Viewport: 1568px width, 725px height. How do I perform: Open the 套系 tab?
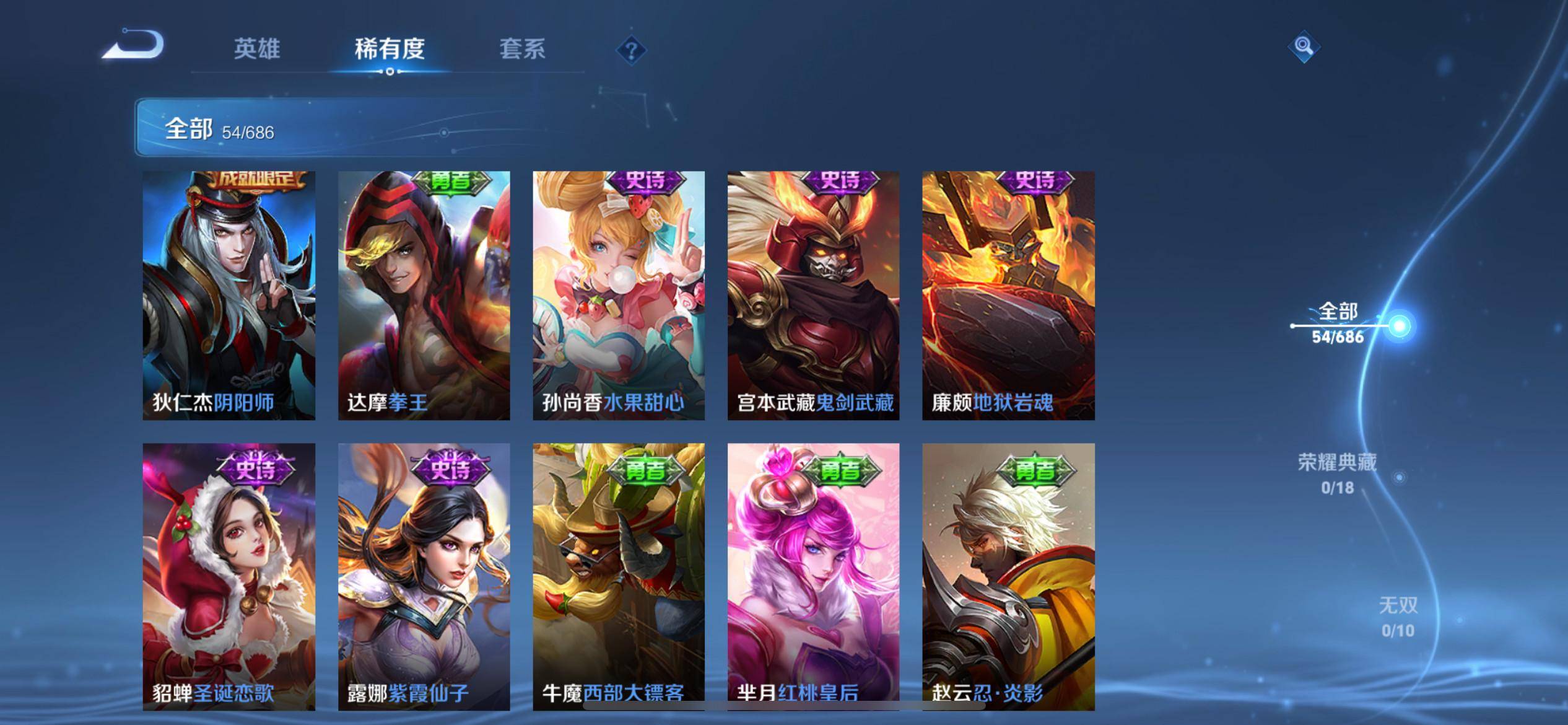(x=522, y=49)
